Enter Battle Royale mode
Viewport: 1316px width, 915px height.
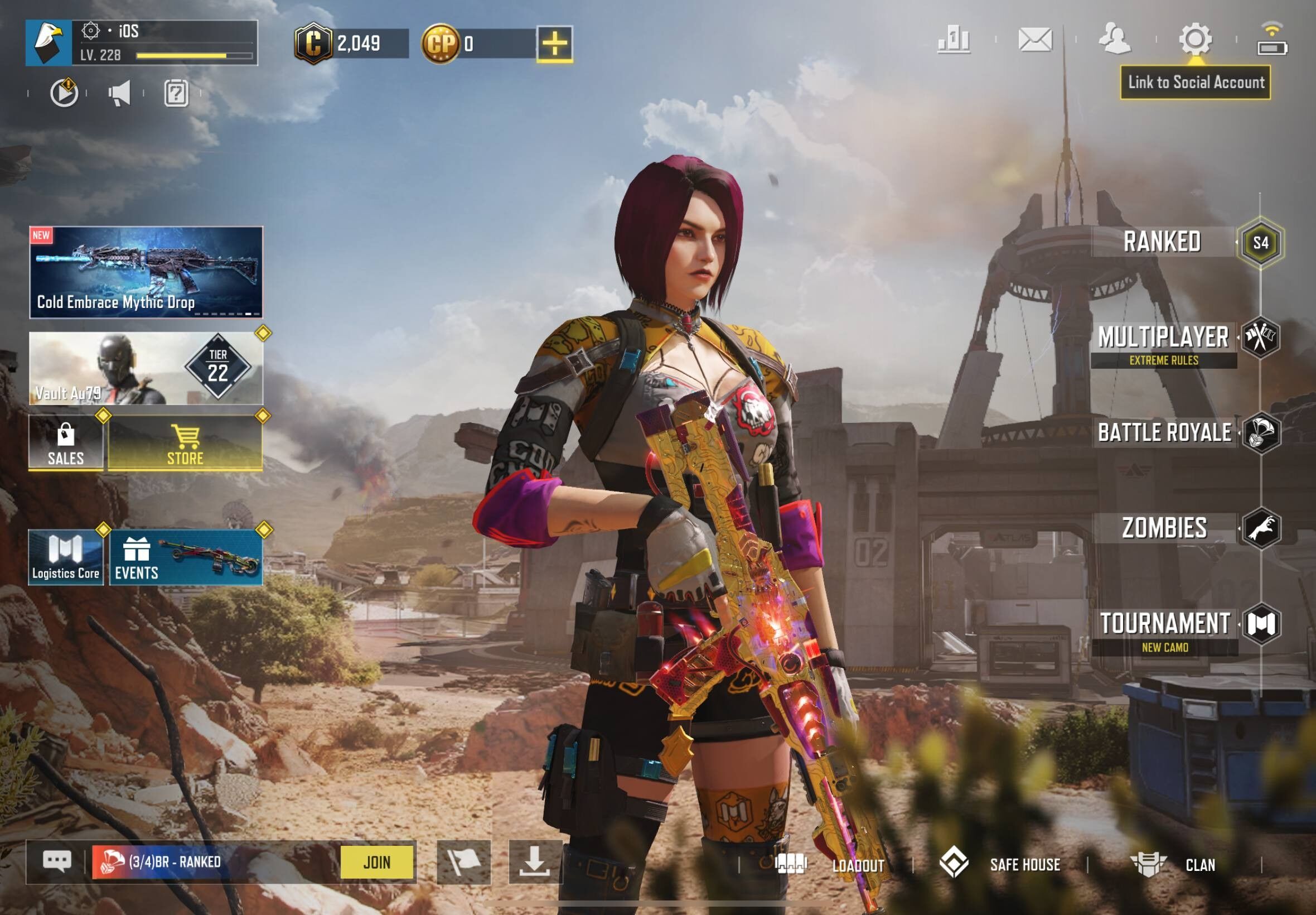click(1164, 433)
